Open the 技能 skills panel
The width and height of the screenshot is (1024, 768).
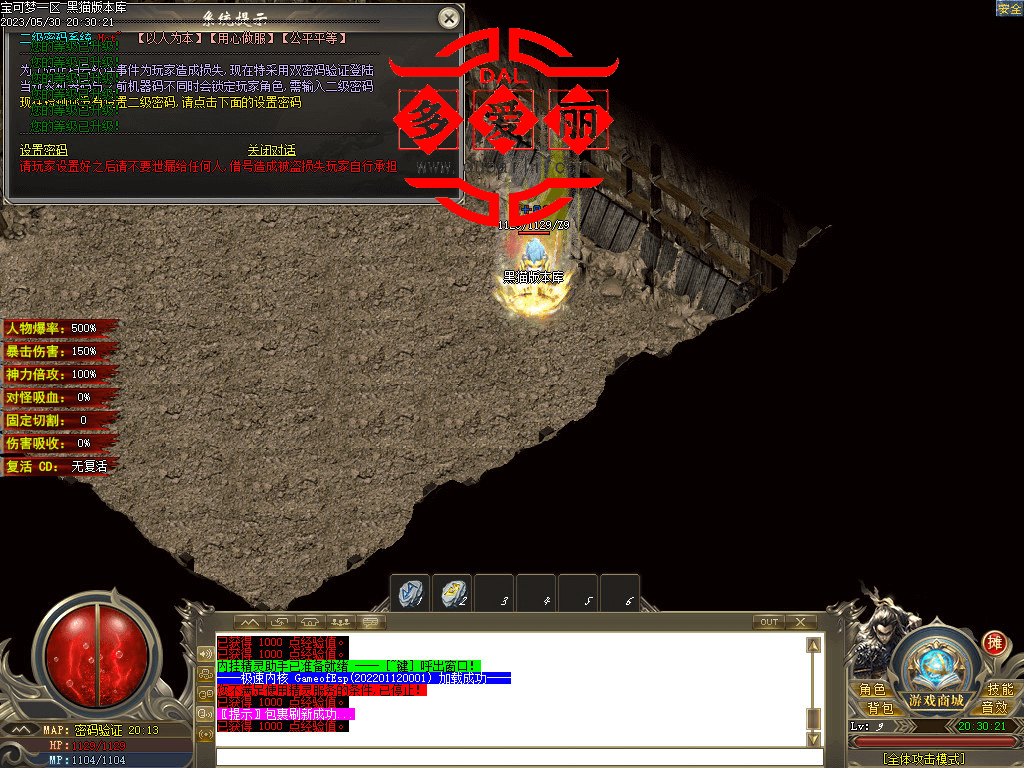1000,690
